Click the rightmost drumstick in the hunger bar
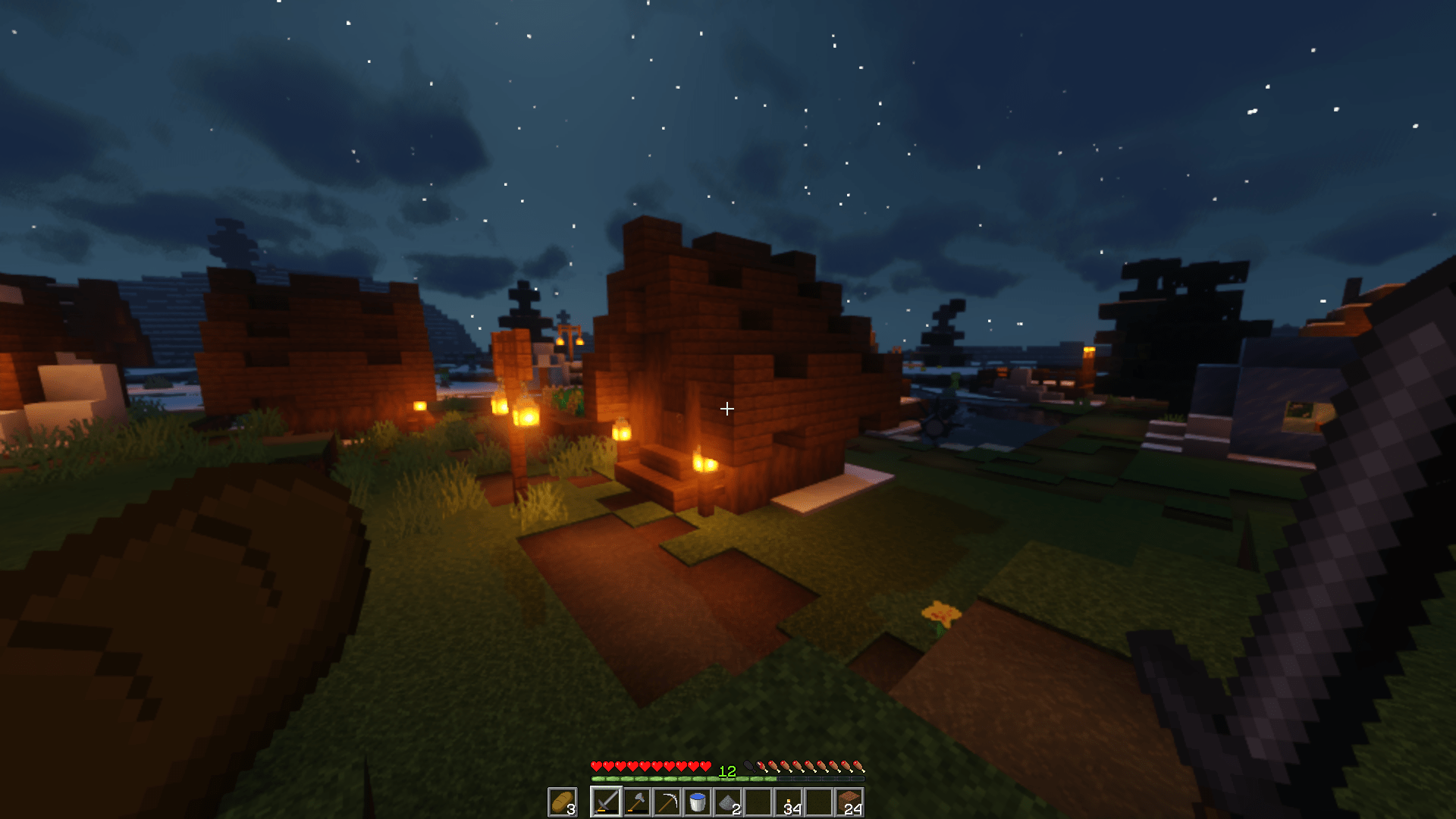The height and width of the screenshot is (819, 1456). tap(859, 767)
